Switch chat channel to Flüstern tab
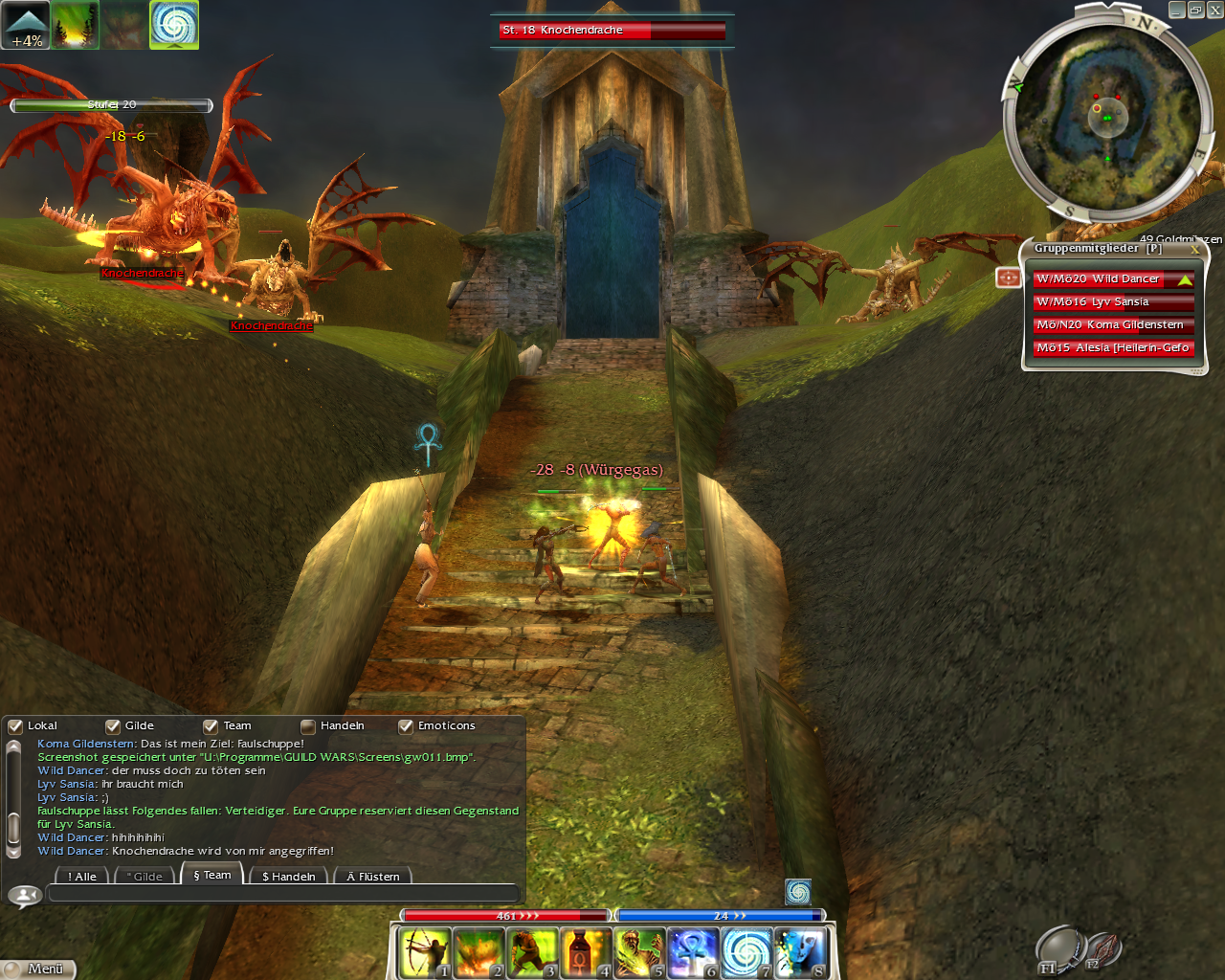 click(373, 877)
